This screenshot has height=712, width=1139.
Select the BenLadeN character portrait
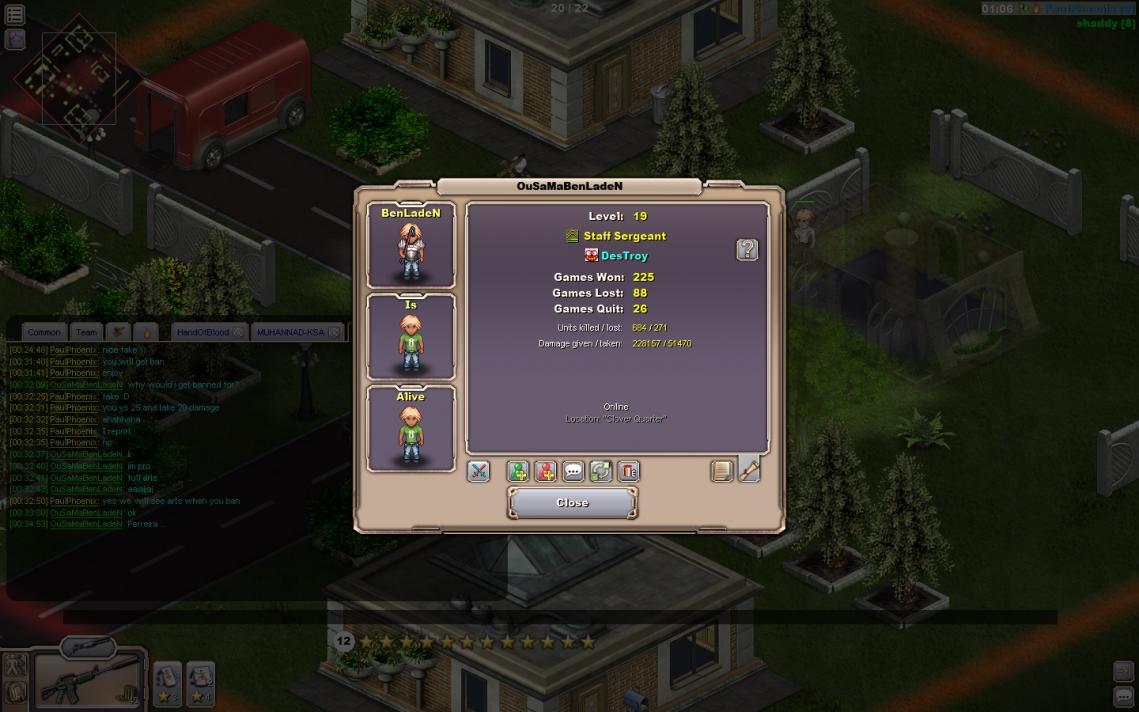411,246
